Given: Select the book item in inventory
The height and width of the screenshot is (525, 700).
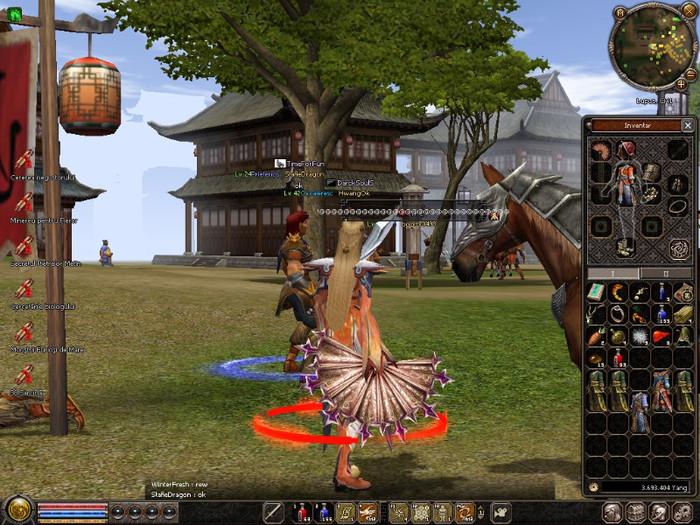Looking at the screenshot, I should pos(596,292).
